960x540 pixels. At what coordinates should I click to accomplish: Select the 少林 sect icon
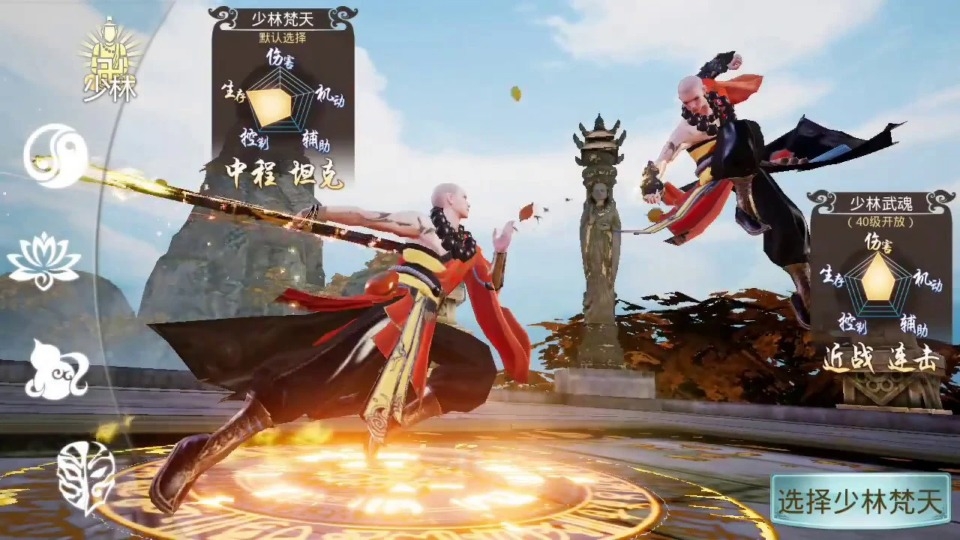click(x=110, y=60)
